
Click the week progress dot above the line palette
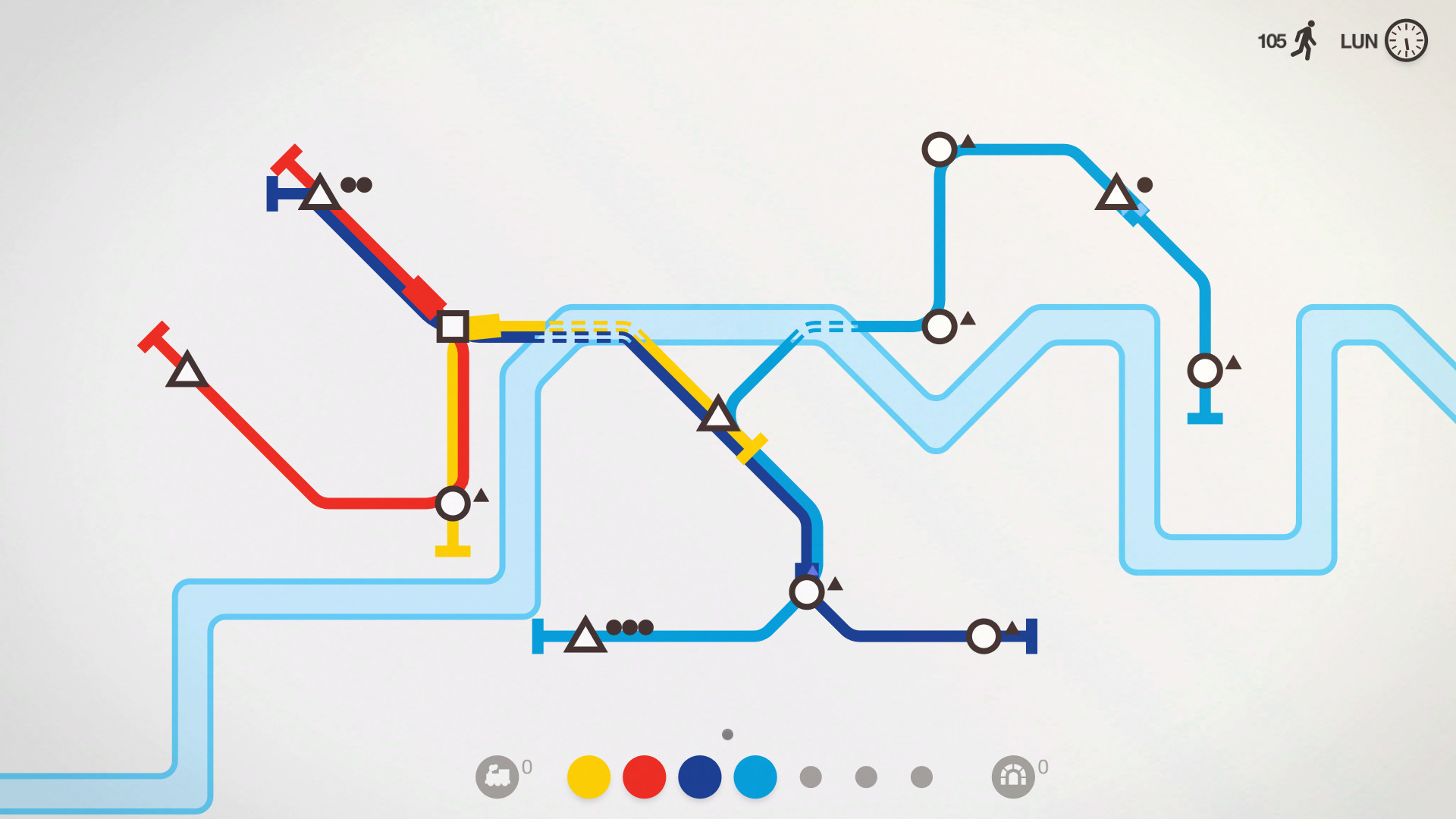tap(727, 733)
